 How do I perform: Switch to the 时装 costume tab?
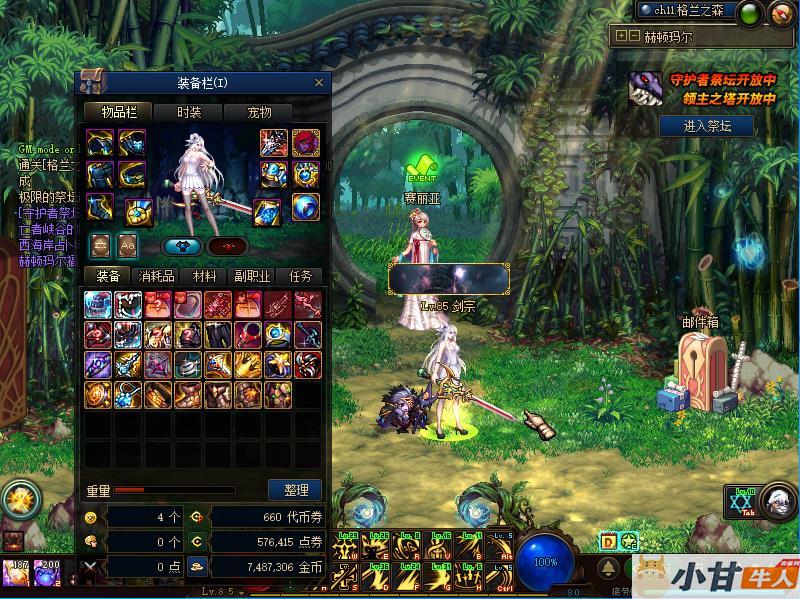[188, 112]
